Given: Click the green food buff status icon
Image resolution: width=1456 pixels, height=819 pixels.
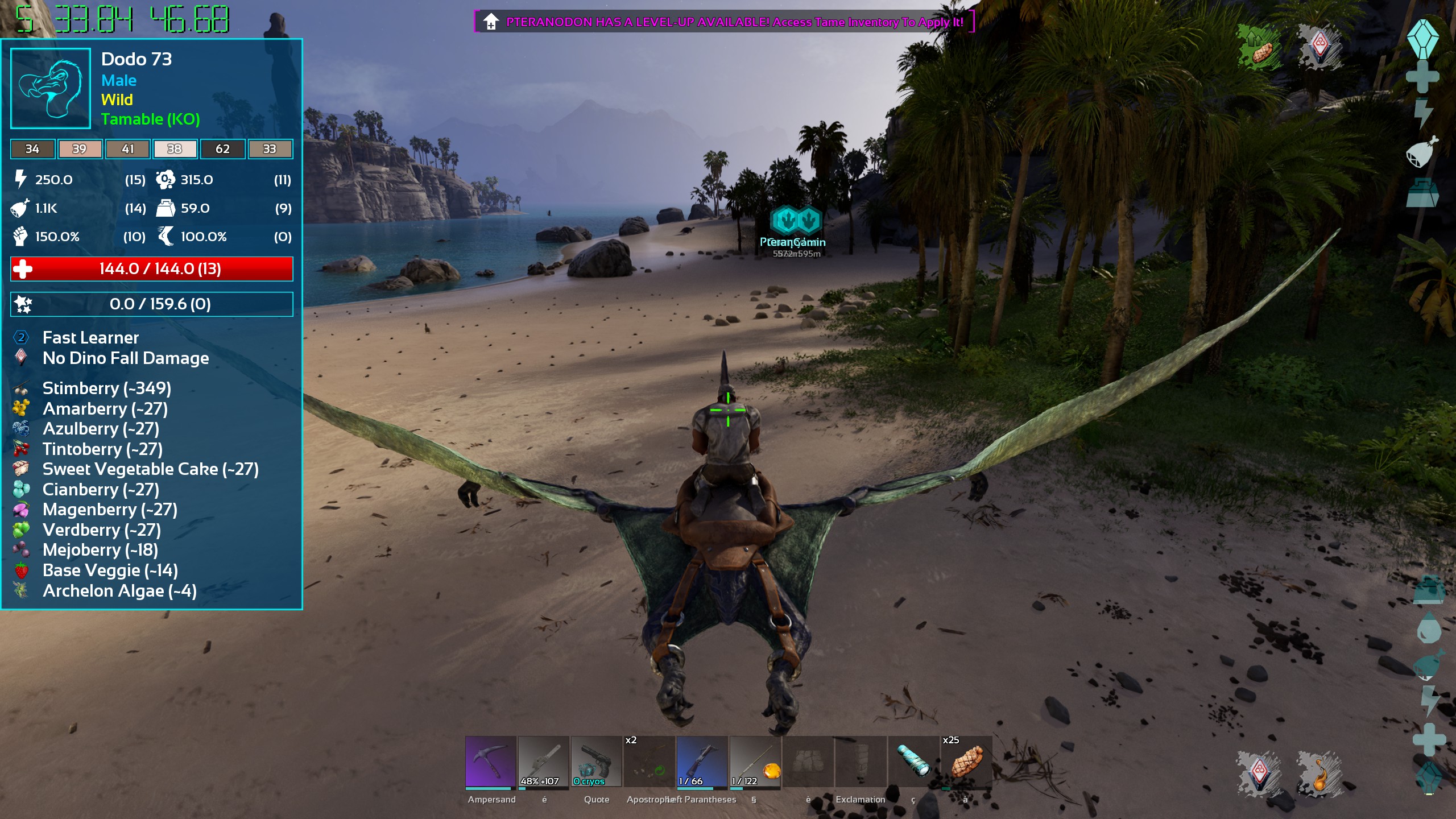Looking at the screenshot, I should point(1260,48).
